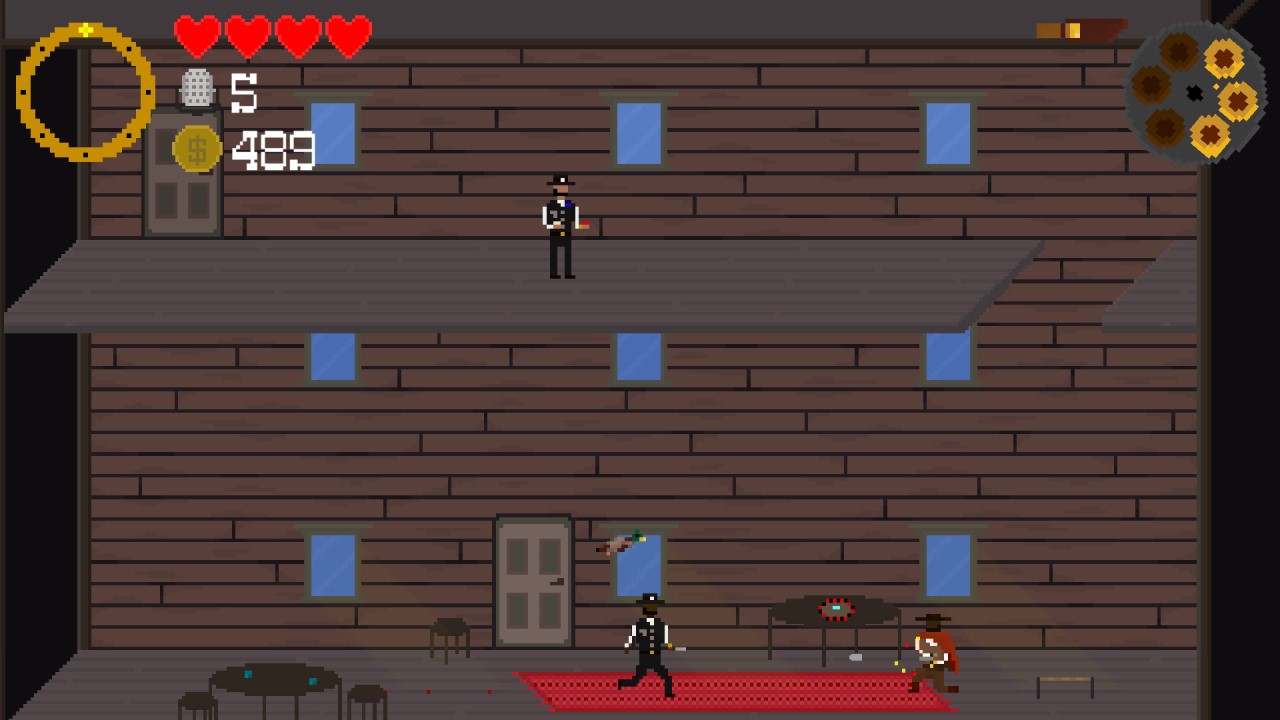Click the floating gun pickup near the window
This screenshot has height=720, width=1280.
622,541
